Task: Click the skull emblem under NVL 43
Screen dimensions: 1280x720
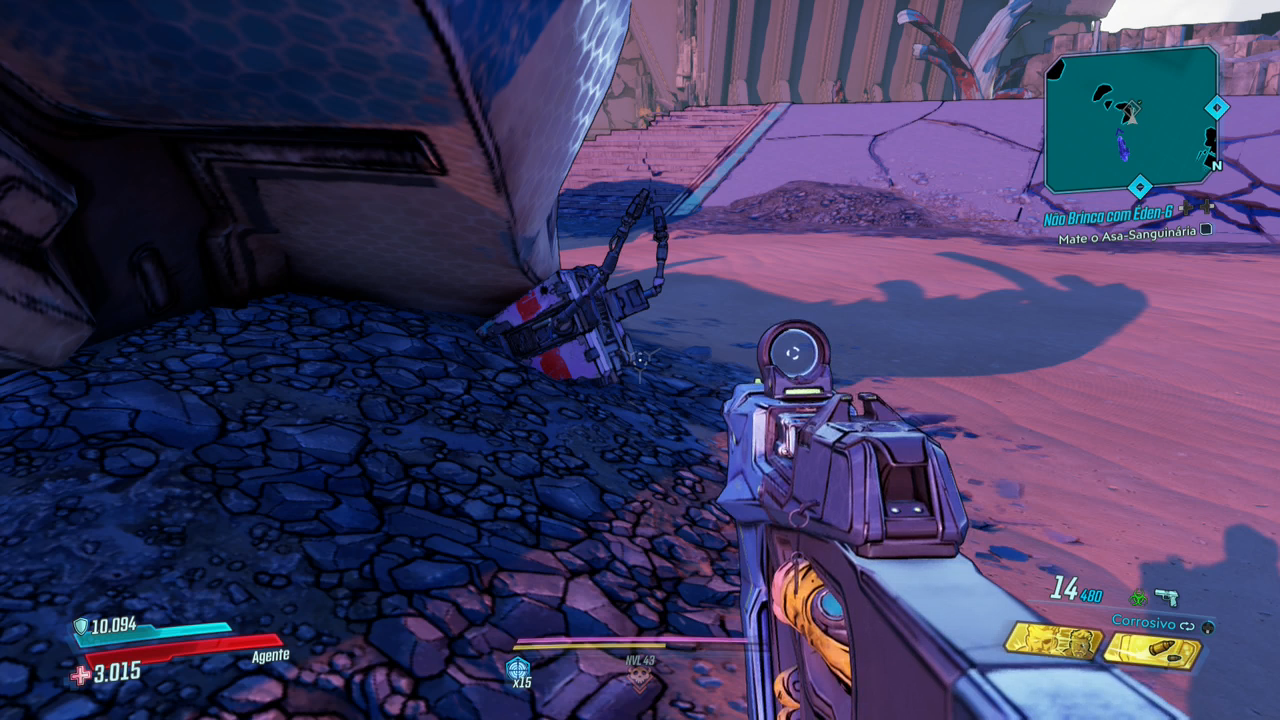Action: [639, 679]
